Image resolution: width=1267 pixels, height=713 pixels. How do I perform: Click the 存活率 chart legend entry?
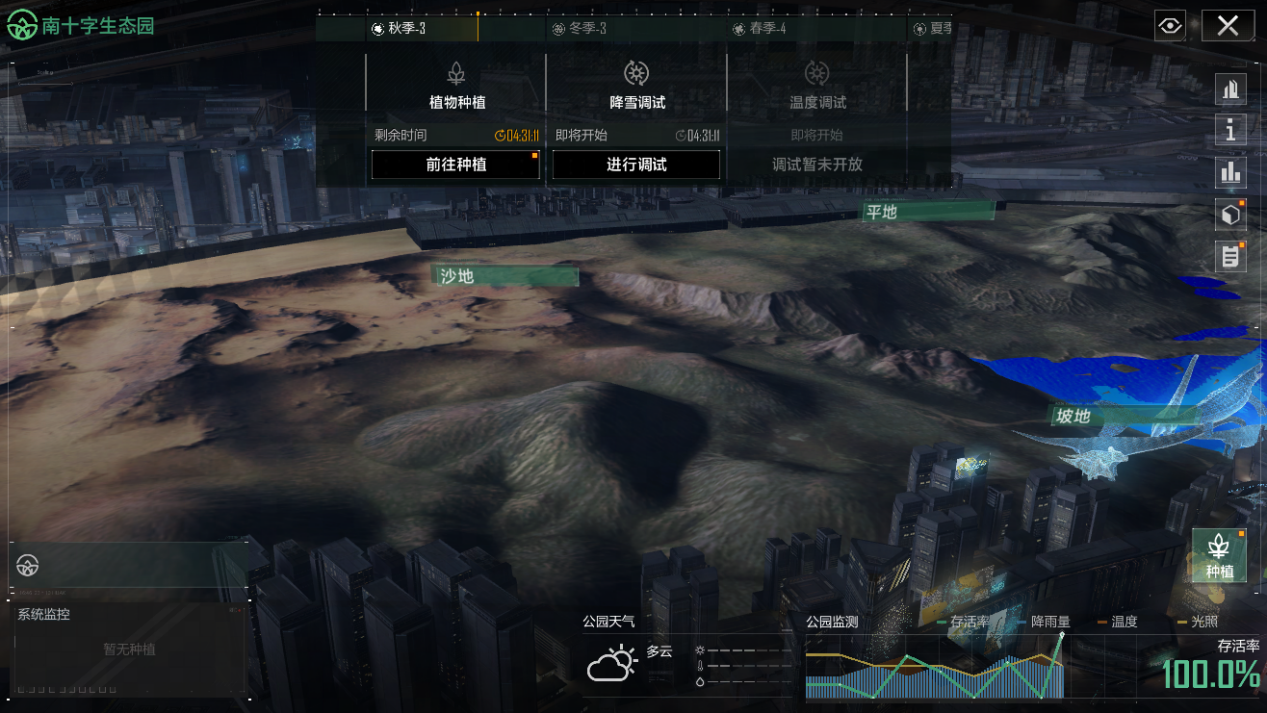968,622
